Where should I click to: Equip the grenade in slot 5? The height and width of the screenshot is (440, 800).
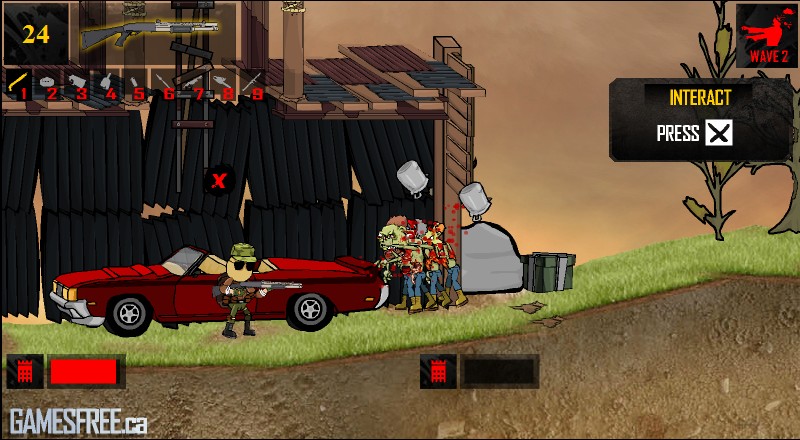136,83
